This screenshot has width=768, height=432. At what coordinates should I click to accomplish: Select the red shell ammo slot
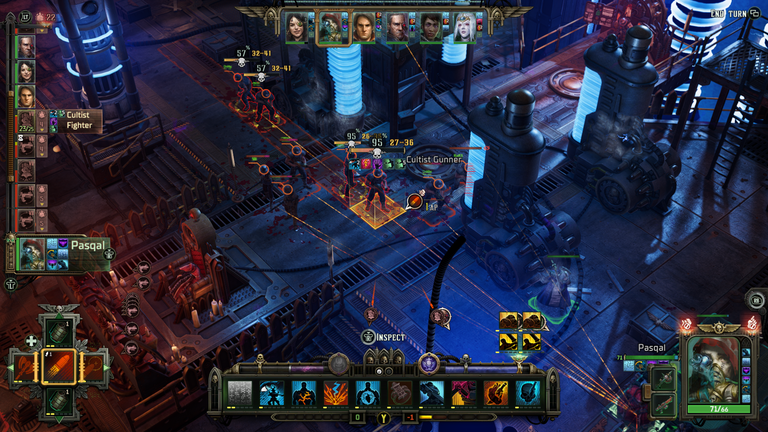[x=58, y=367]
